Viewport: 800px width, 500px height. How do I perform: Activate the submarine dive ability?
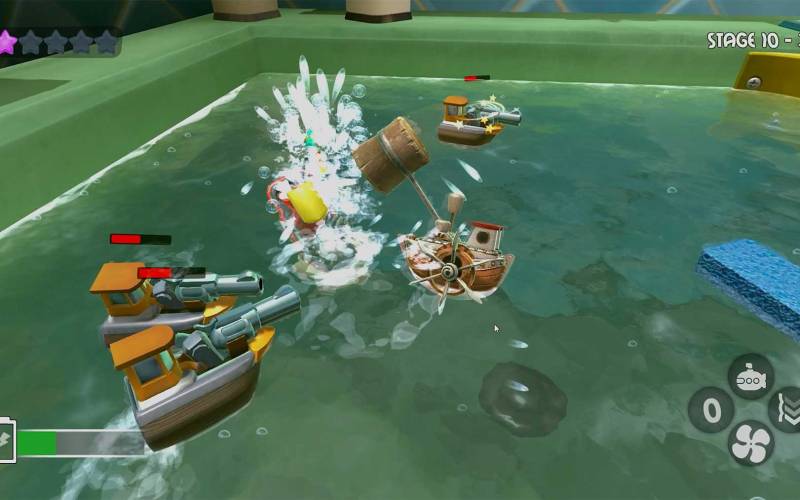750,377
